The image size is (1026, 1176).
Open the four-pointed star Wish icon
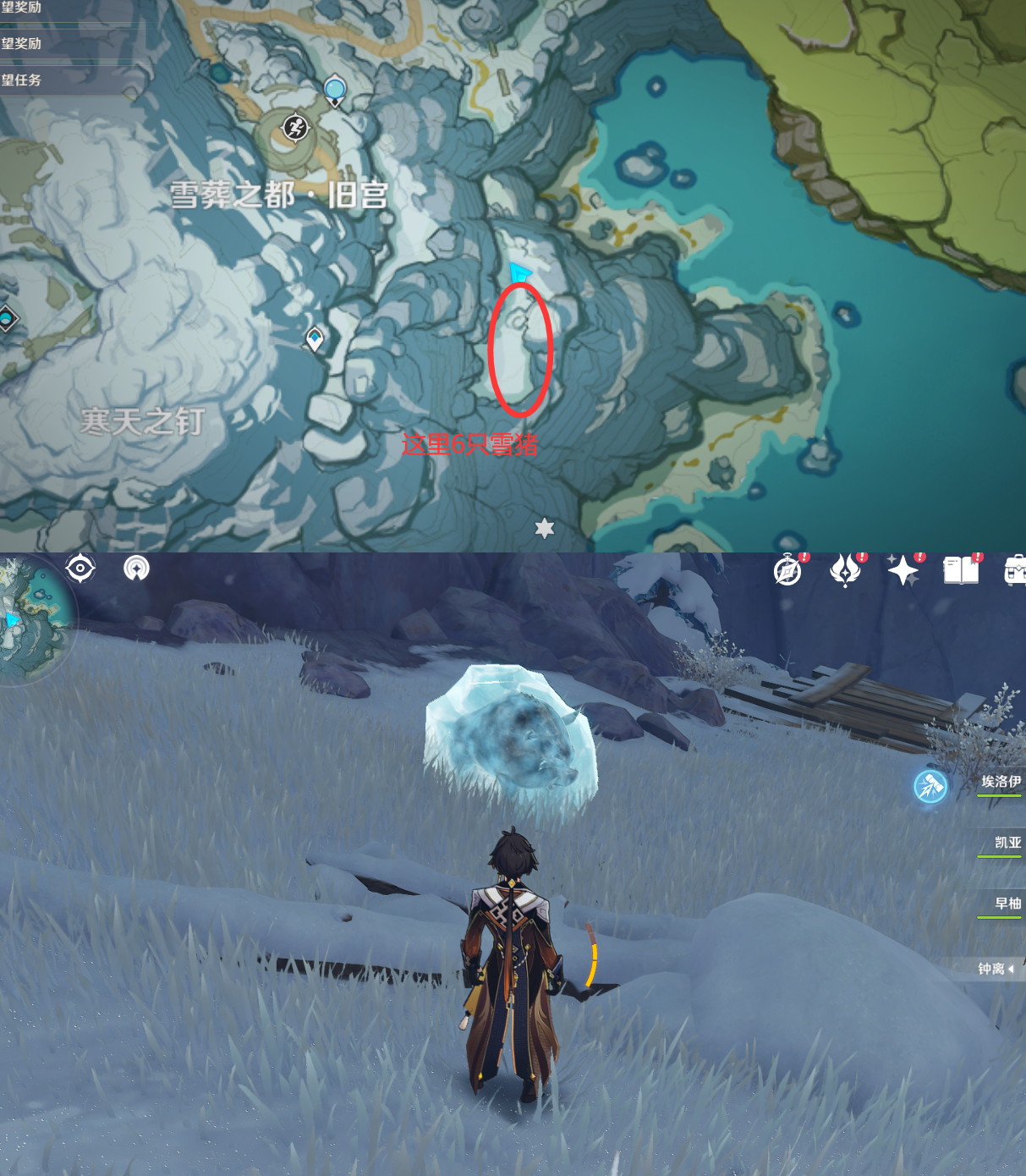click(x=903, y=571)
